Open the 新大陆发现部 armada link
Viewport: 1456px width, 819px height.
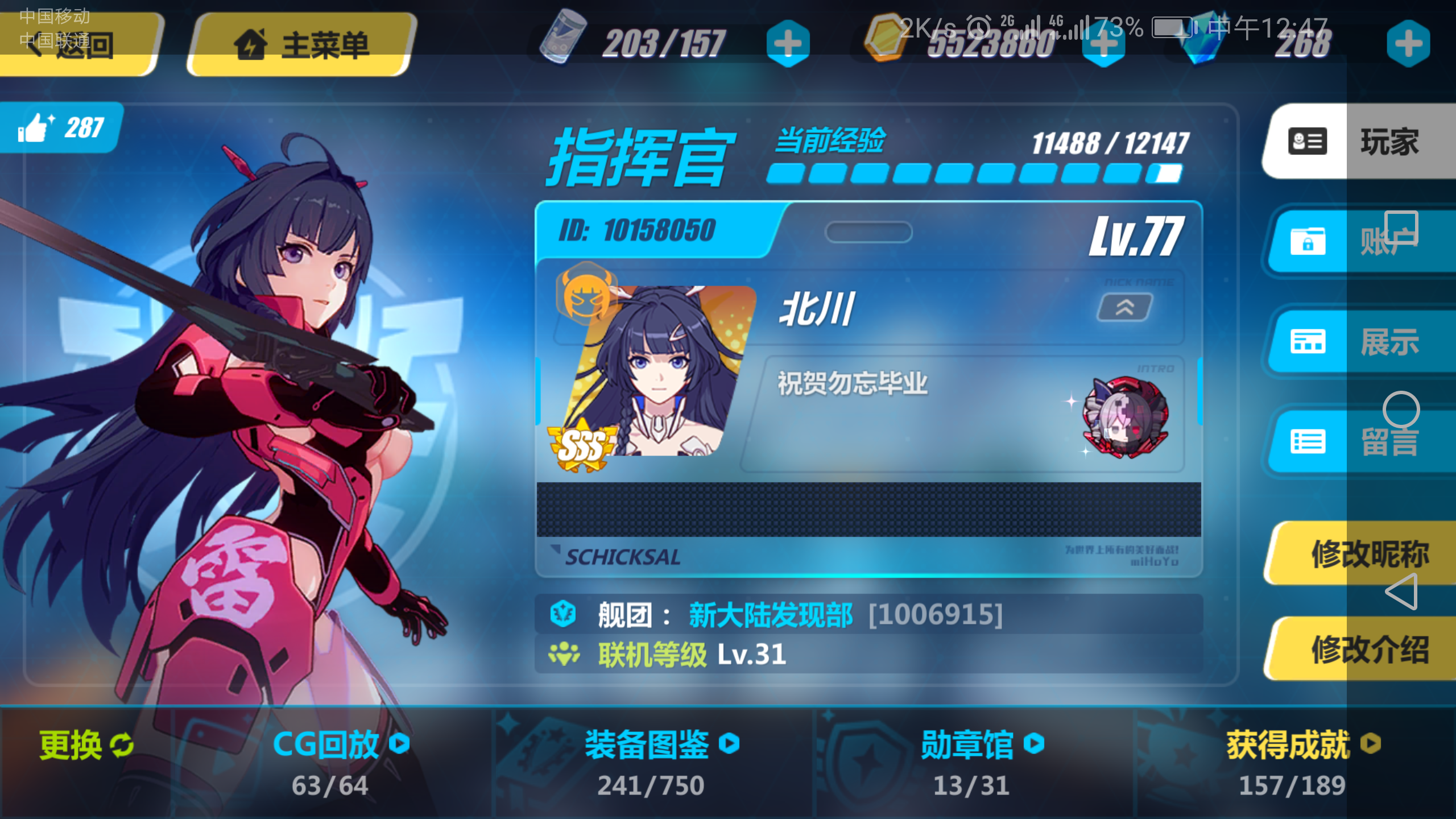[770, 613]
